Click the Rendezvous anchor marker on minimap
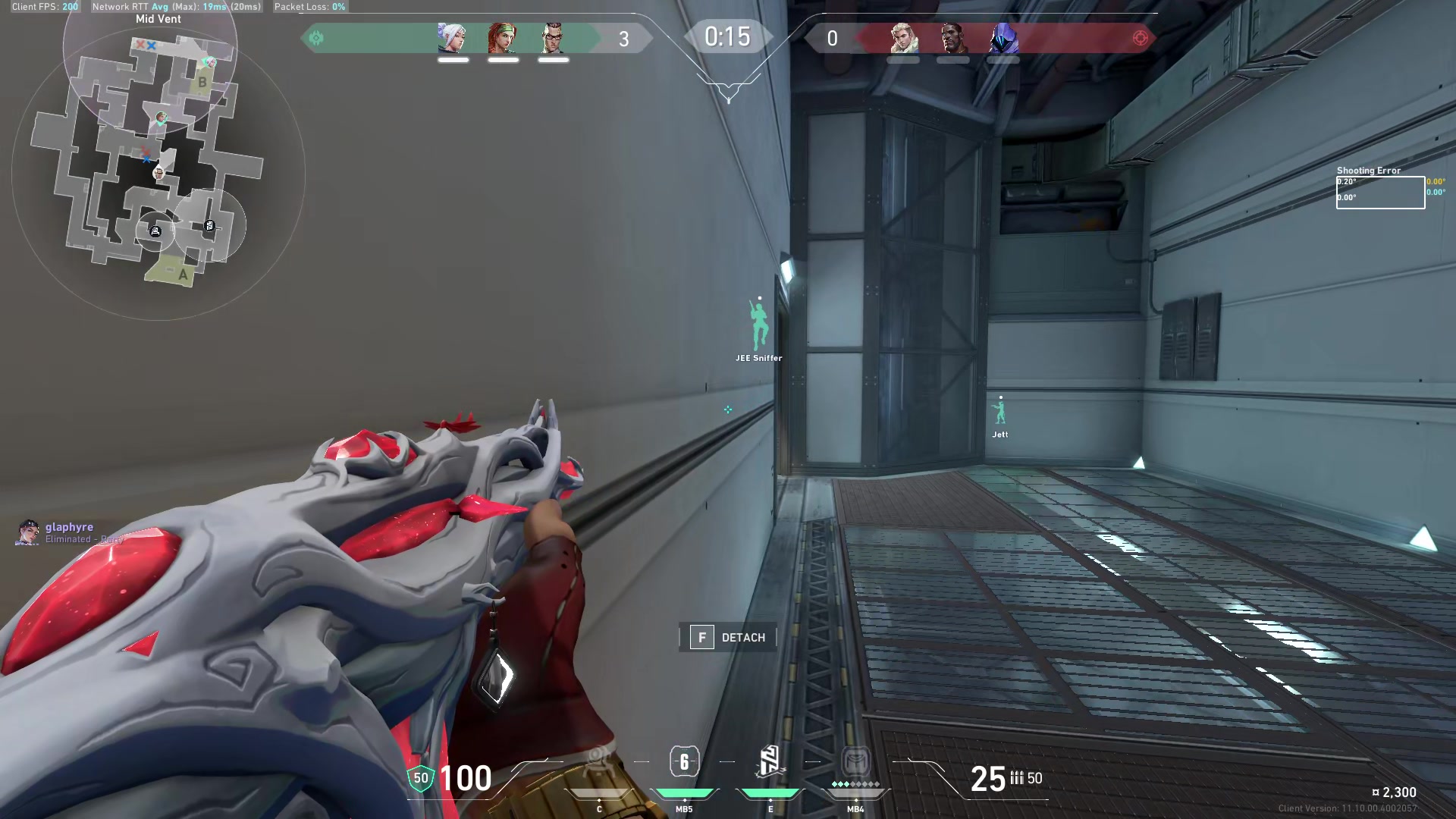 tap(209, 226)
